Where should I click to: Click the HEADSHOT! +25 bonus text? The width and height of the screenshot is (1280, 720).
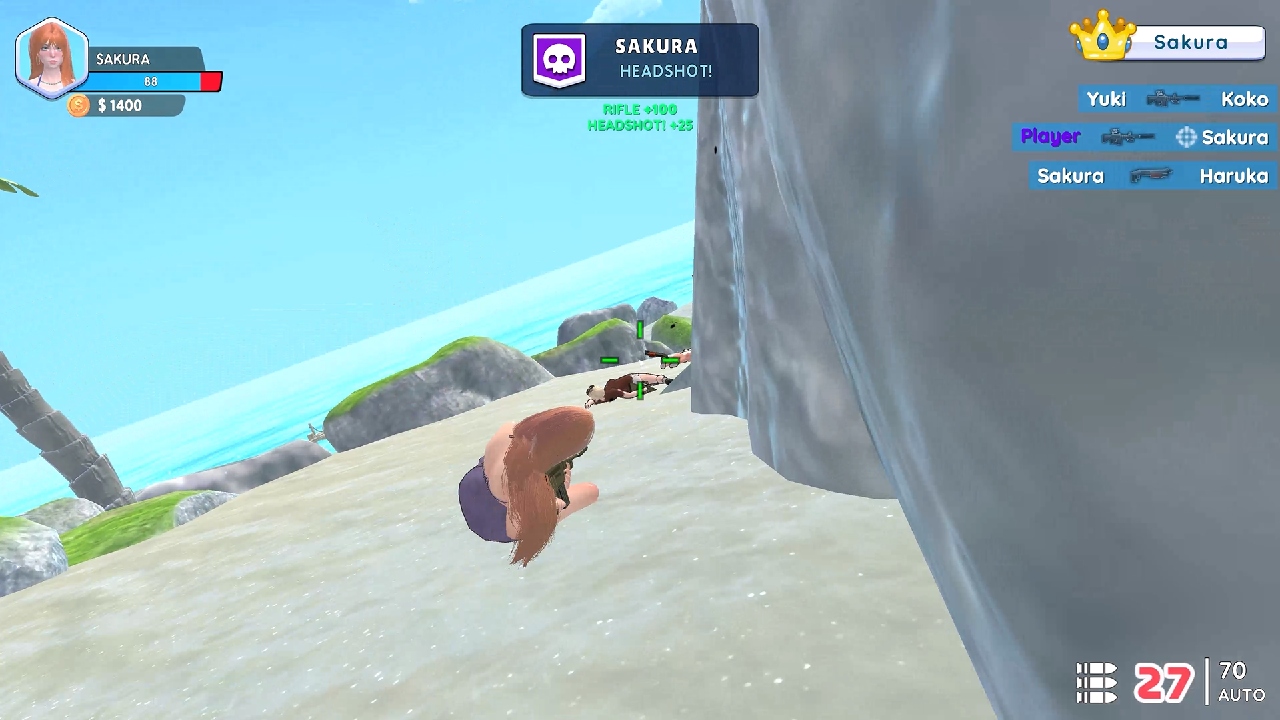(640, 126)
